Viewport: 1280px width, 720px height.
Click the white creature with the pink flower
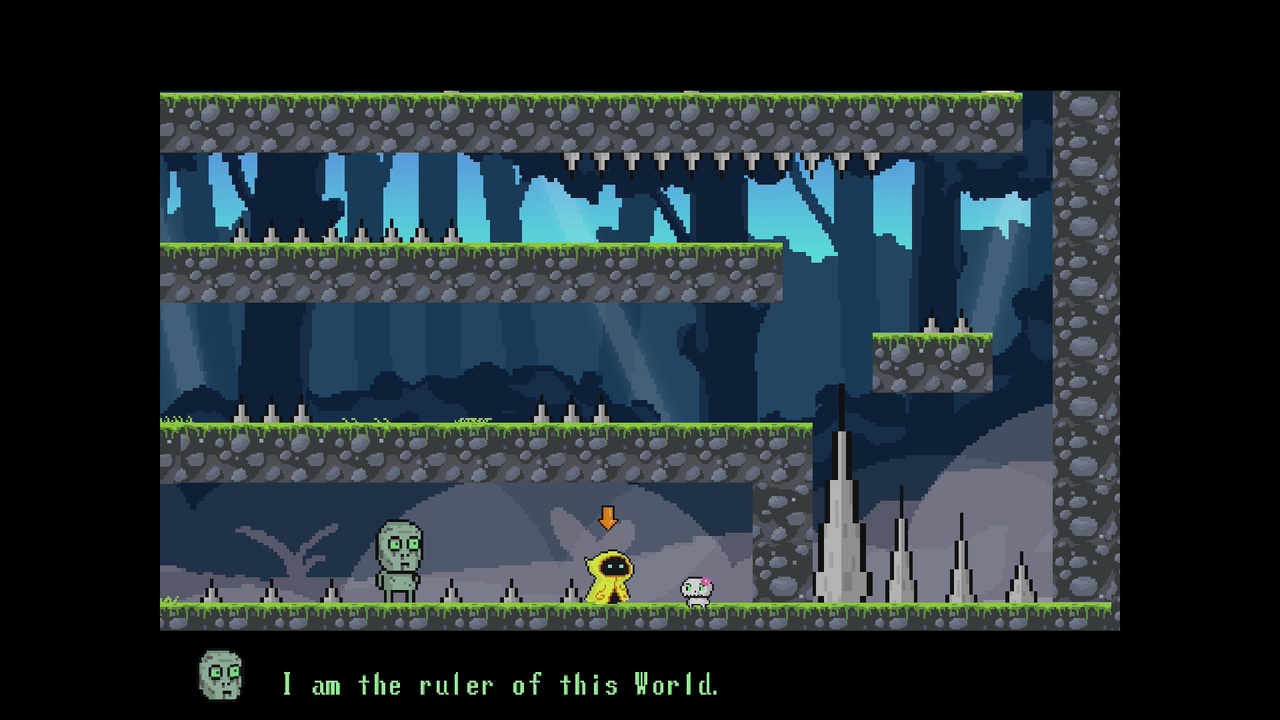(x=695, y=585)
